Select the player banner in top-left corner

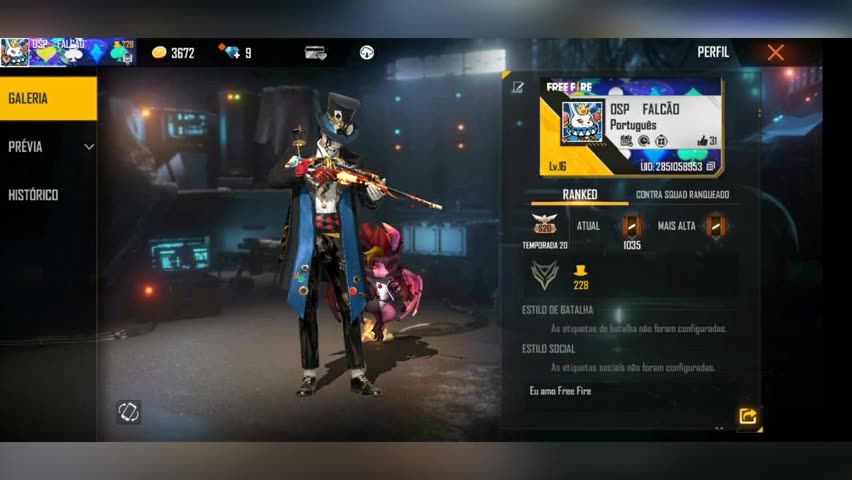coord(68,52)
